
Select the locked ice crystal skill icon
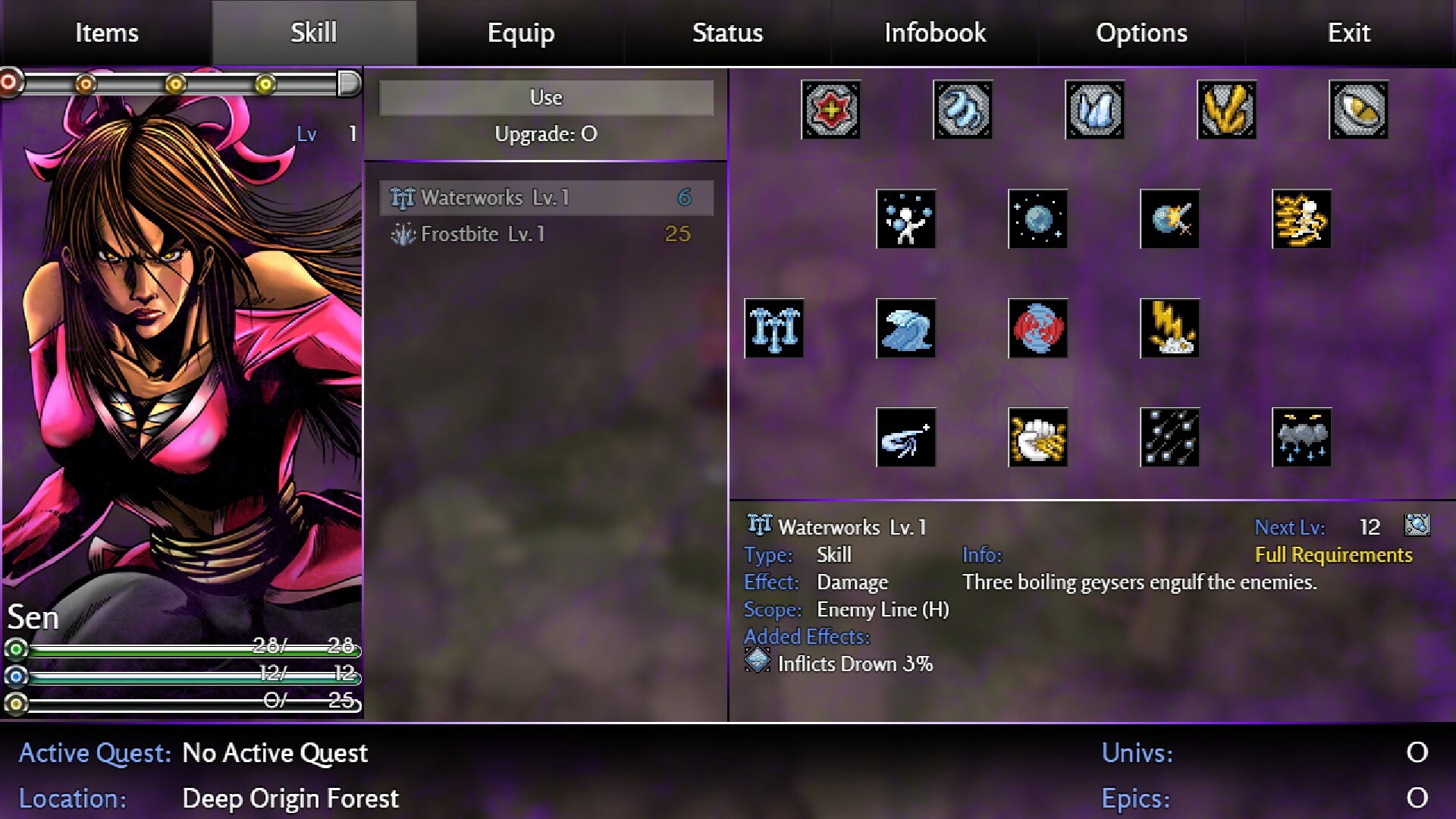pyautogui.click(x=1094, y=111)
